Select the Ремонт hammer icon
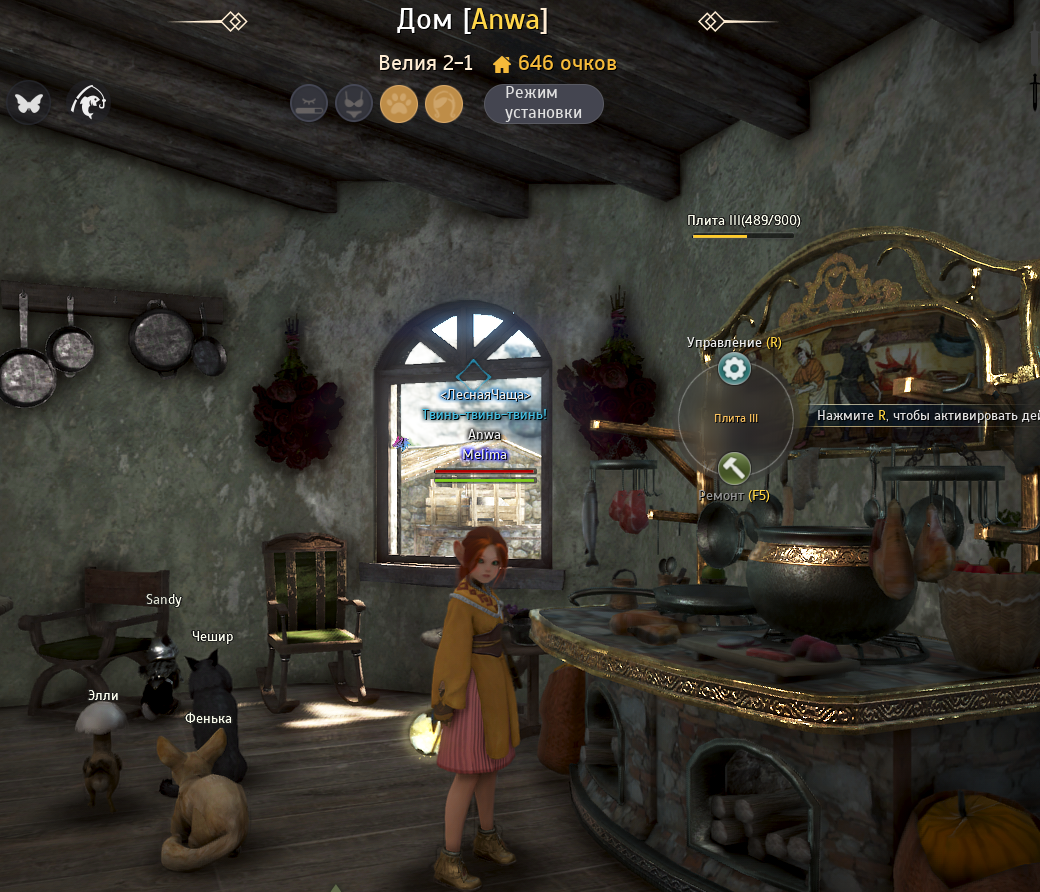Image resolution: width=1040 pixels, height=892 pixels. point(735,467)
